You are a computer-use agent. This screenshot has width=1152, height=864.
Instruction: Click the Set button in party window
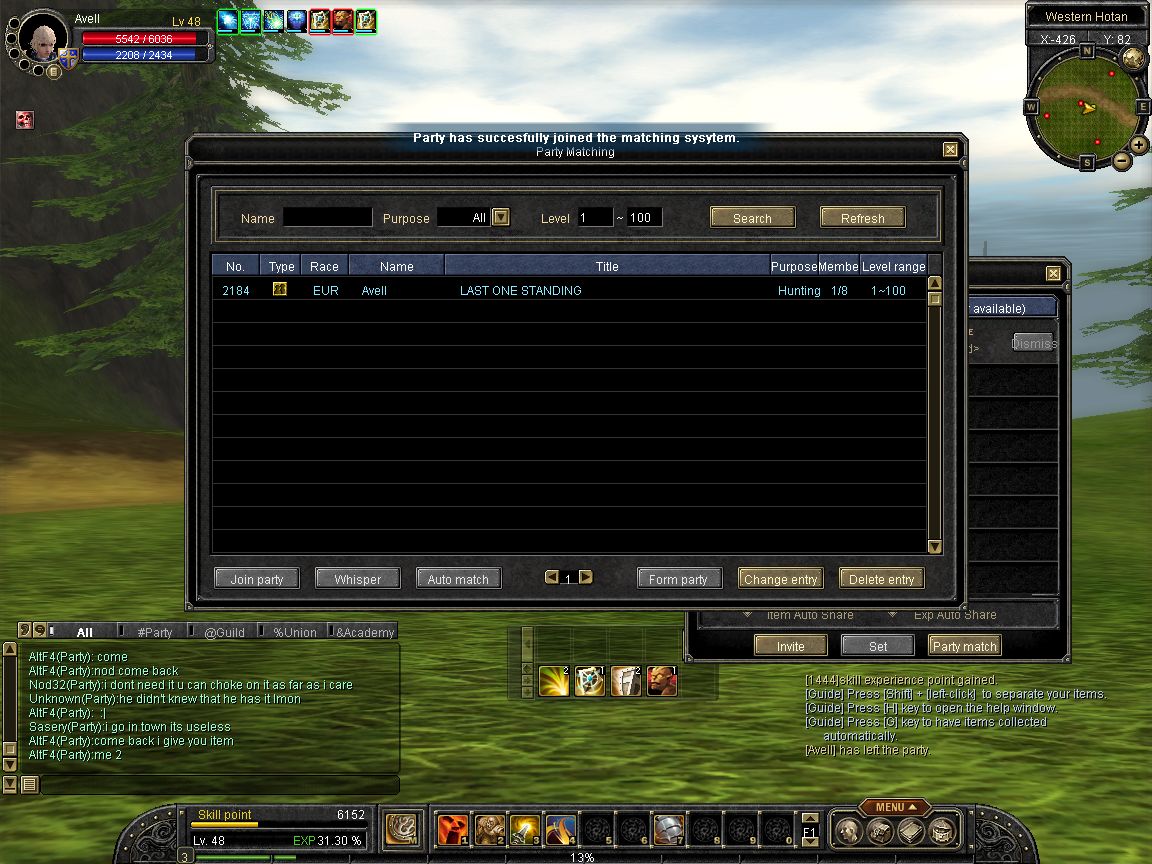(x=877, y=646)
